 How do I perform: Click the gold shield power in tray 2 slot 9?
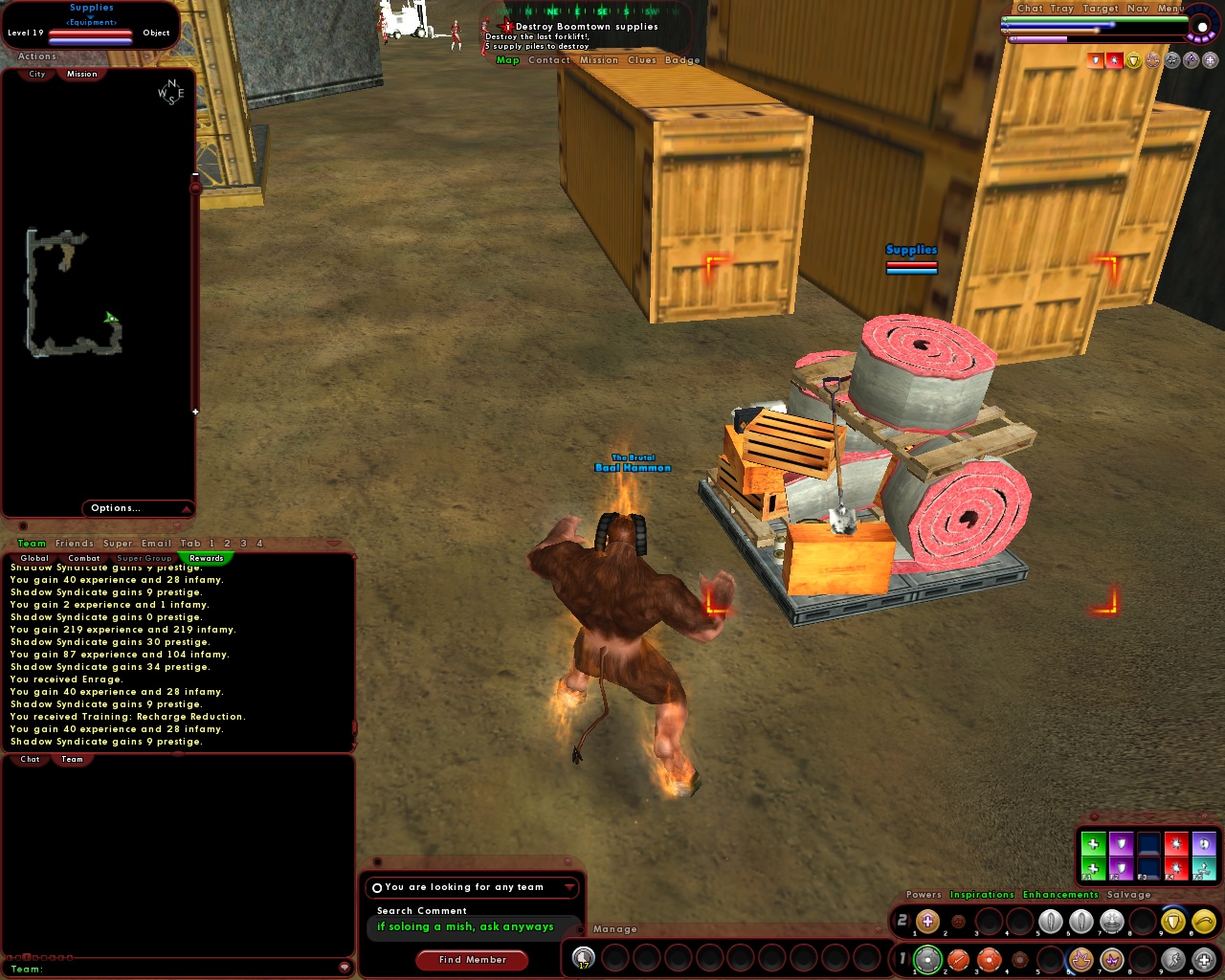coord(1171,922)
